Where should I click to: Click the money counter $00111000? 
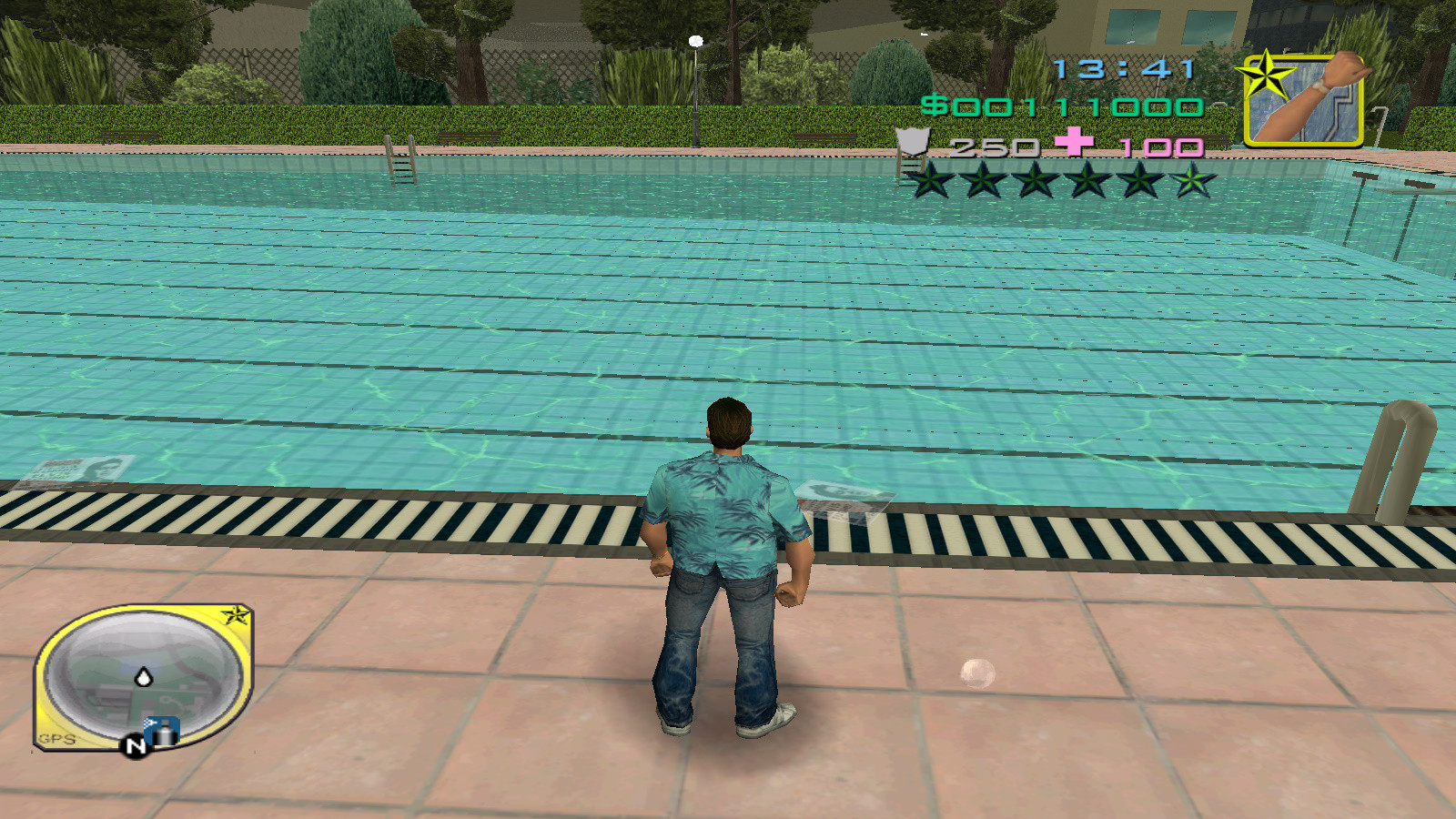[x=1067, y=107]
